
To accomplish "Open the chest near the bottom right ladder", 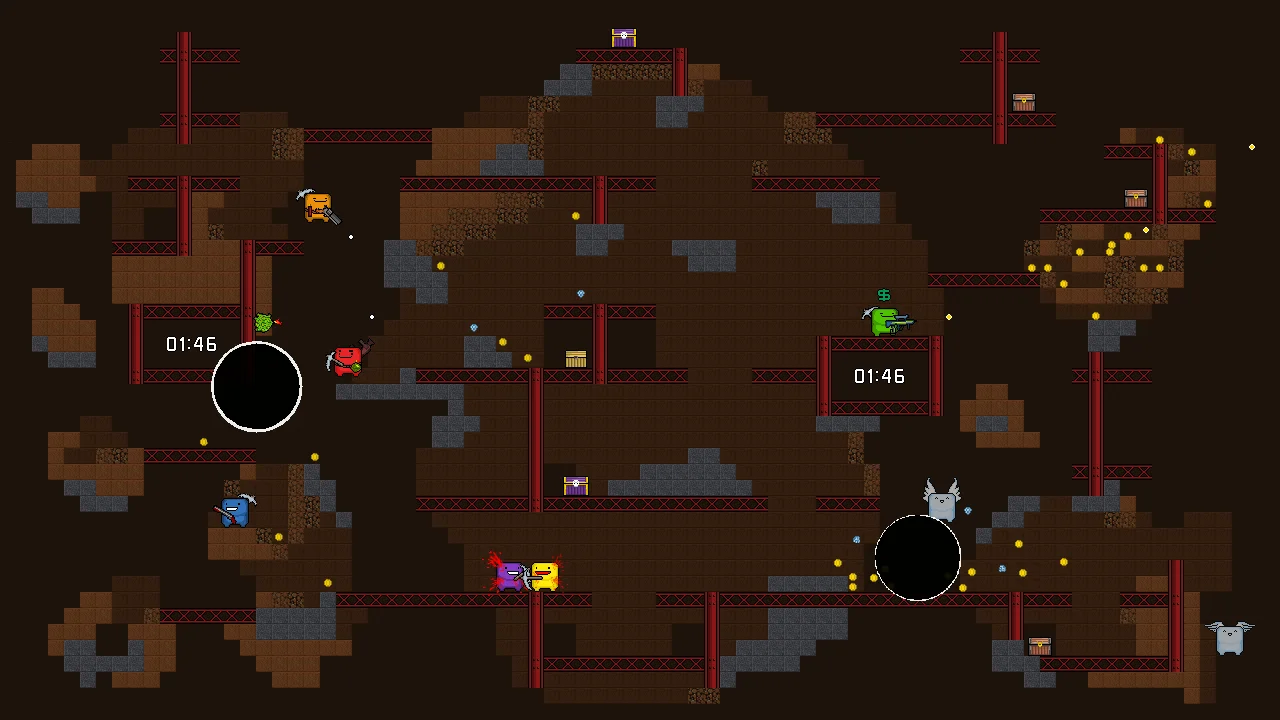I will click(1040, 646).
